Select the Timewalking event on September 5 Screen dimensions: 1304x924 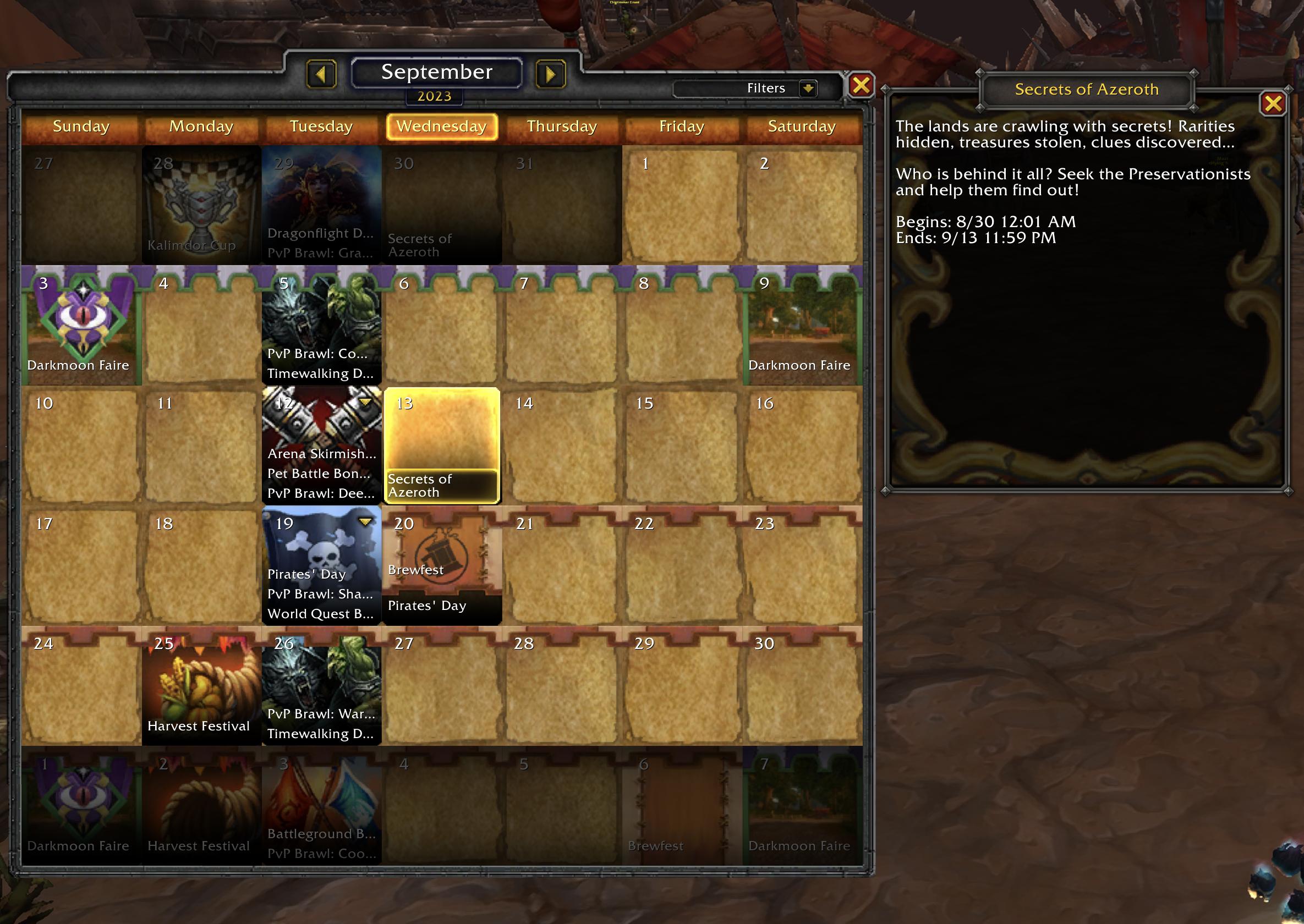point(320,373)
